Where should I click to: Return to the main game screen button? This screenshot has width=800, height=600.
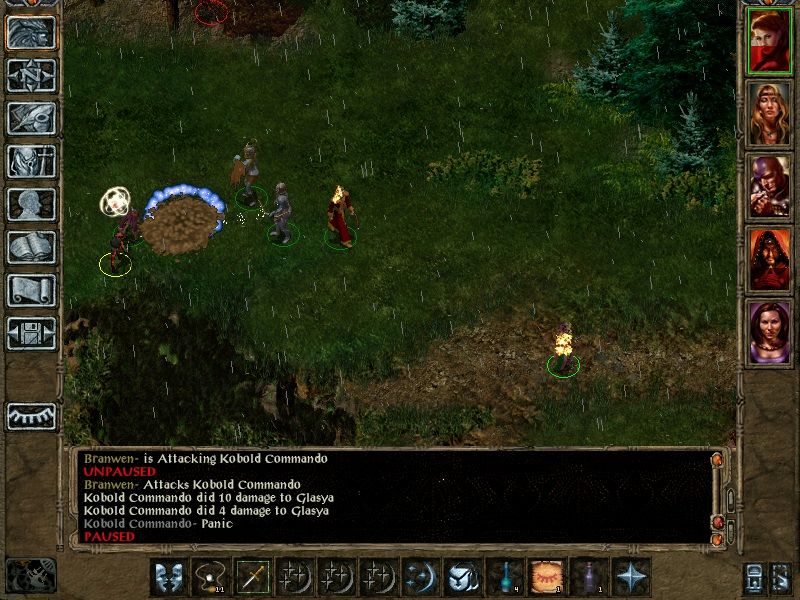31,33
